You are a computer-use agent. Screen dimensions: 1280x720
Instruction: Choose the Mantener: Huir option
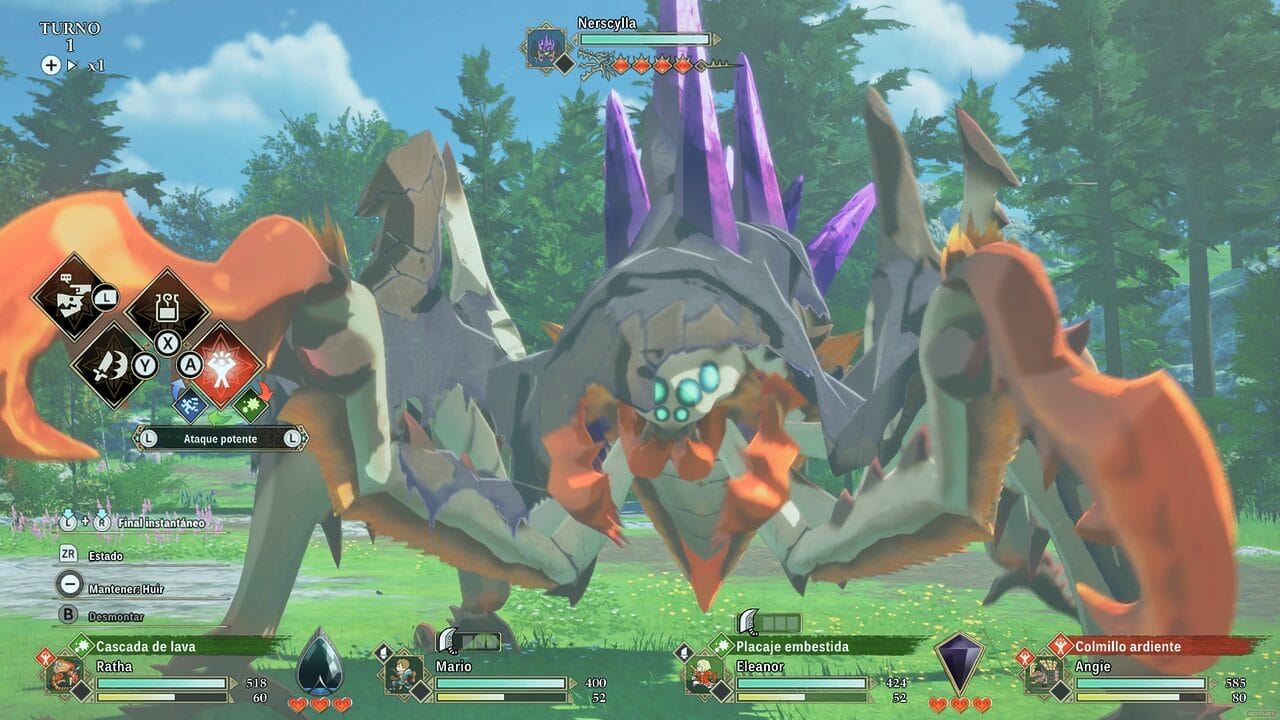tap(125, 588)
